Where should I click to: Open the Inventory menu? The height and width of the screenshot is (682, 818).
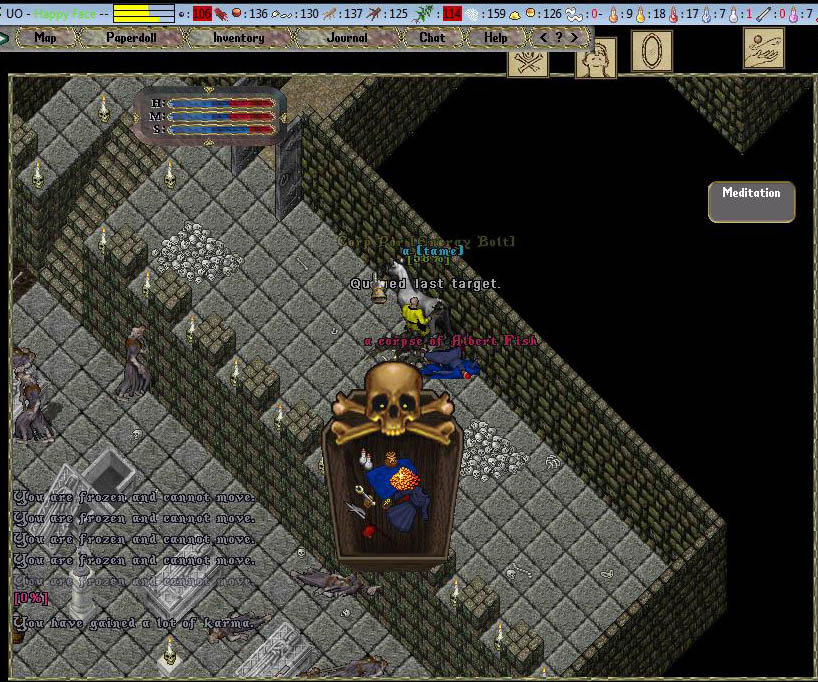[238, 38]
